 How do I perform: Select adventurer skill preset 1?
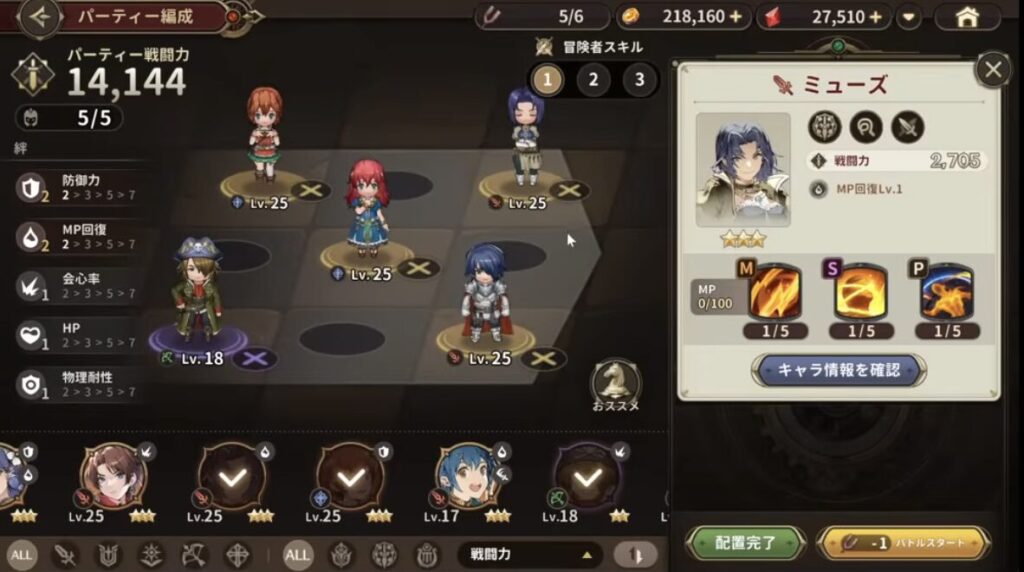click(546, 79)
